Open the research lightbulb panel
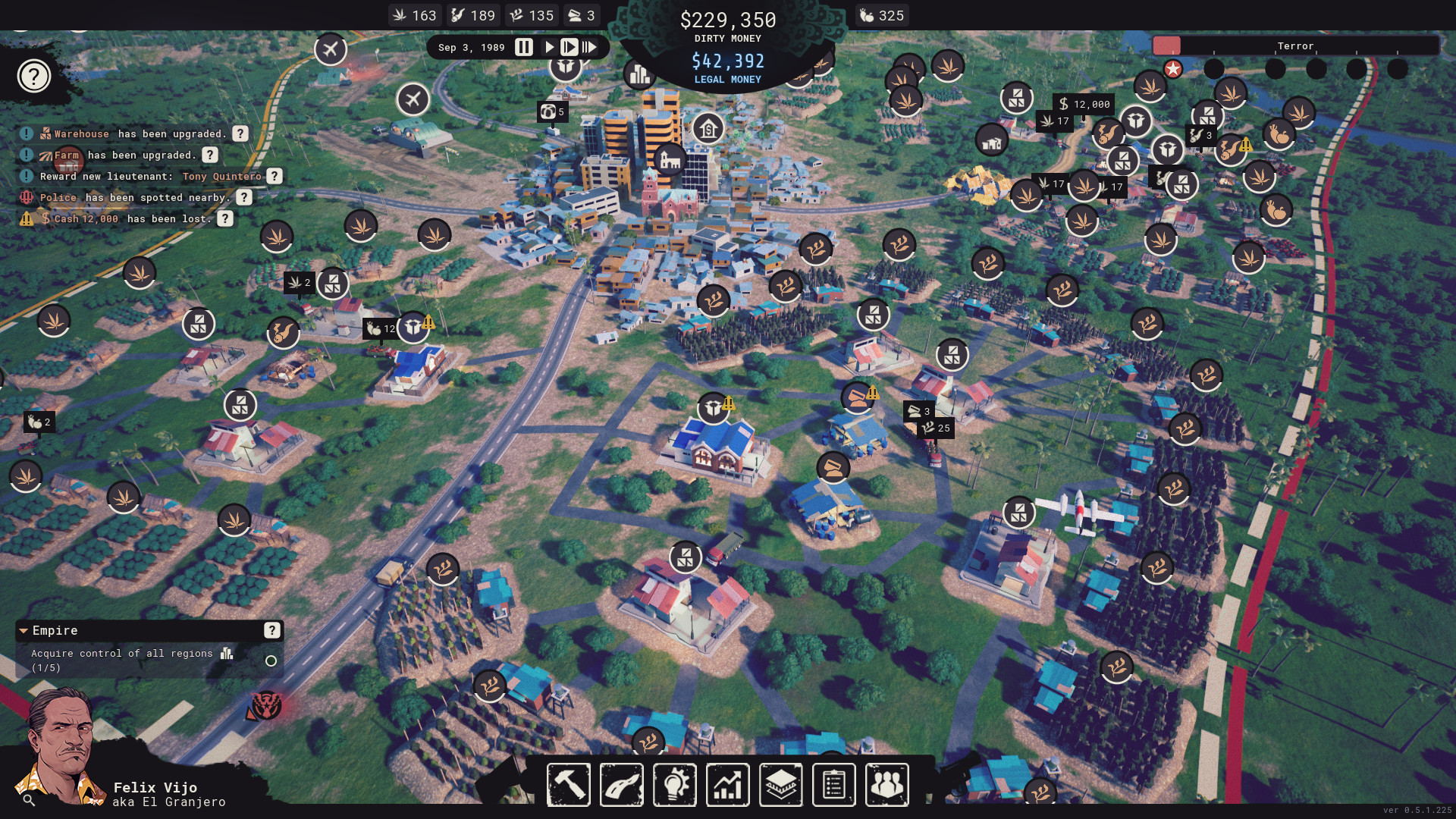Image resolution: width=1456 pixels, height=819 pixels. coord(675,785)
